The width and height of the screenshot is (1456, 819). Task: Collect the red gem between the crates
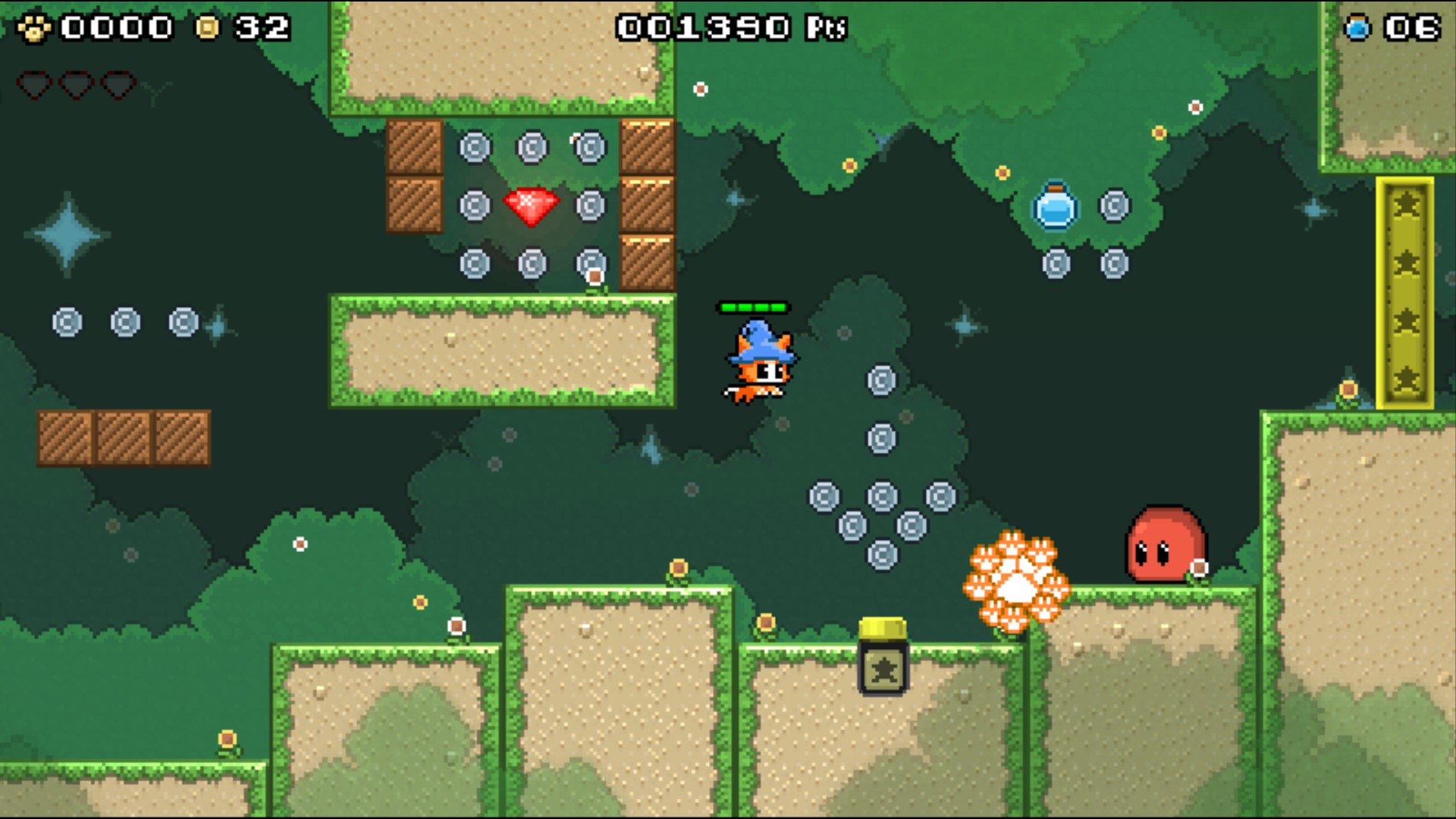[531, 205]
